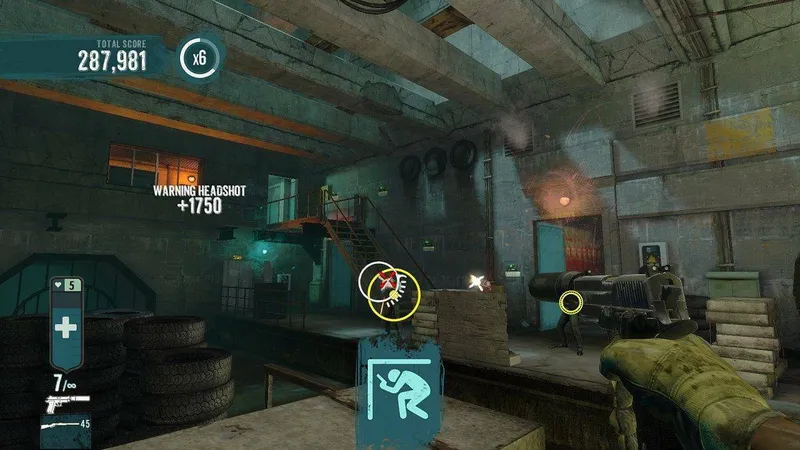Select the silenced pistol weapon icon
The image size is (800, 450).
pyautogui.click(x=64, y=402)
